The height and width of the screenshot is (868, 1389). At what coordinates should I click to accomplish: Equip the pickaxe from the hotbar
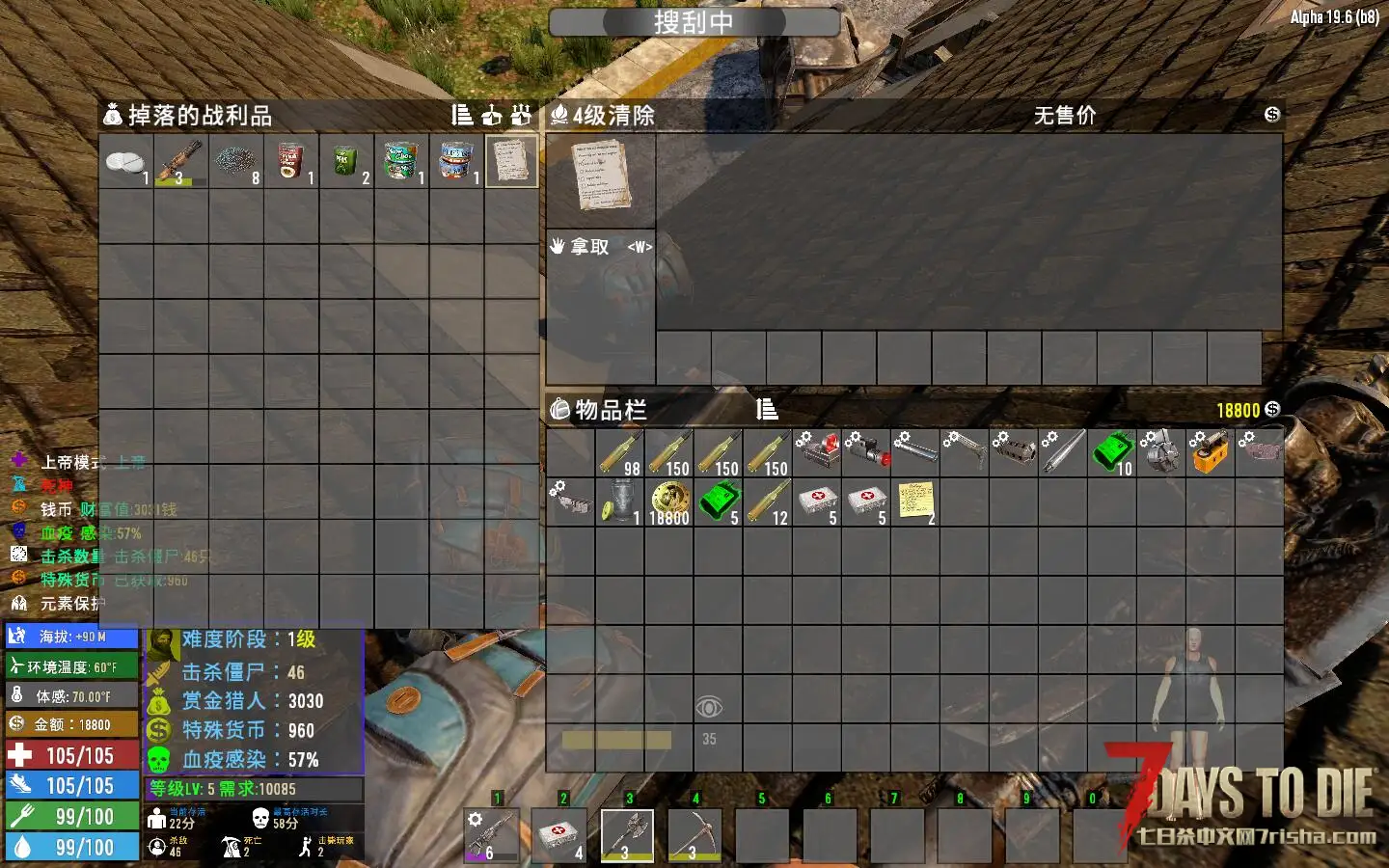point(694,834)
